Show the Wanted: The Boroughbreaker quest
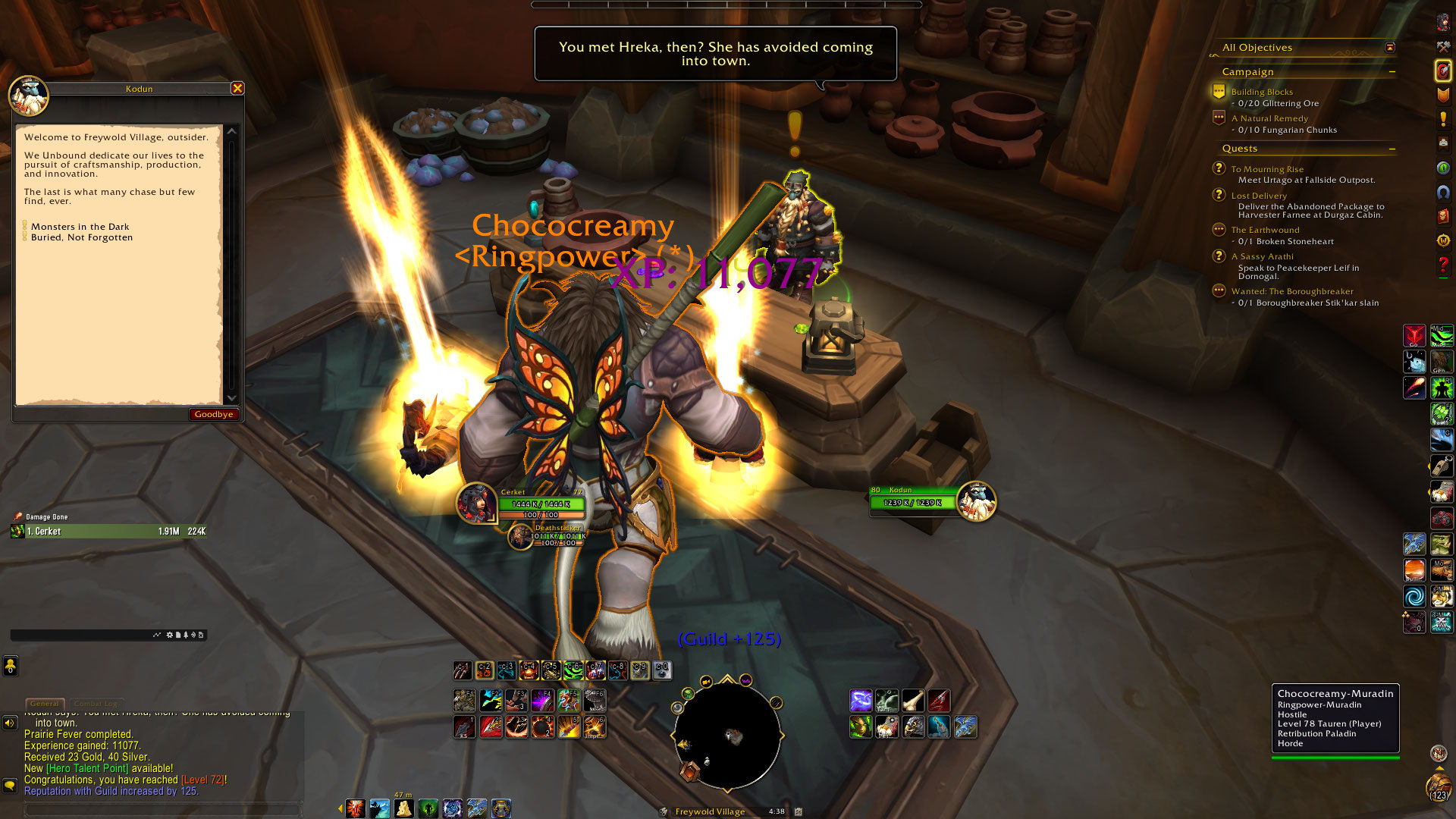 point(1291,291)
